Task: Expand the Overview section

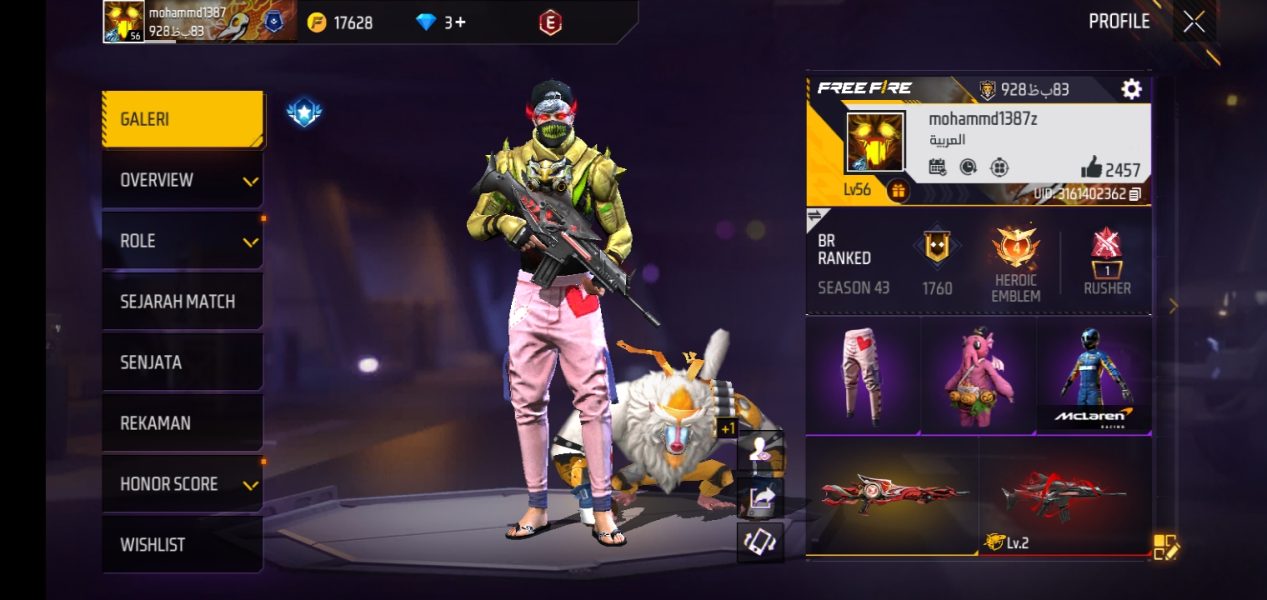Action: (183, 180)
